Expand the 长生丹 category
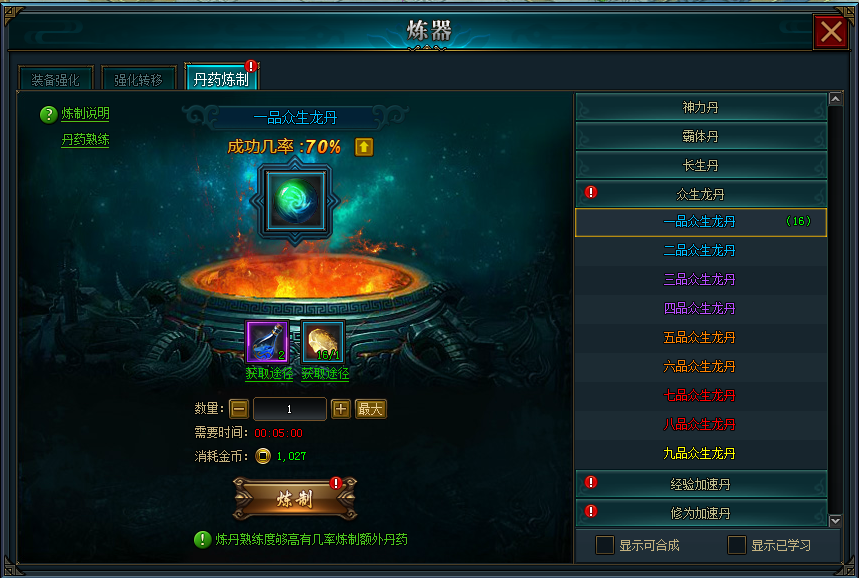This screenshot has height=578, width=859. 700,165
